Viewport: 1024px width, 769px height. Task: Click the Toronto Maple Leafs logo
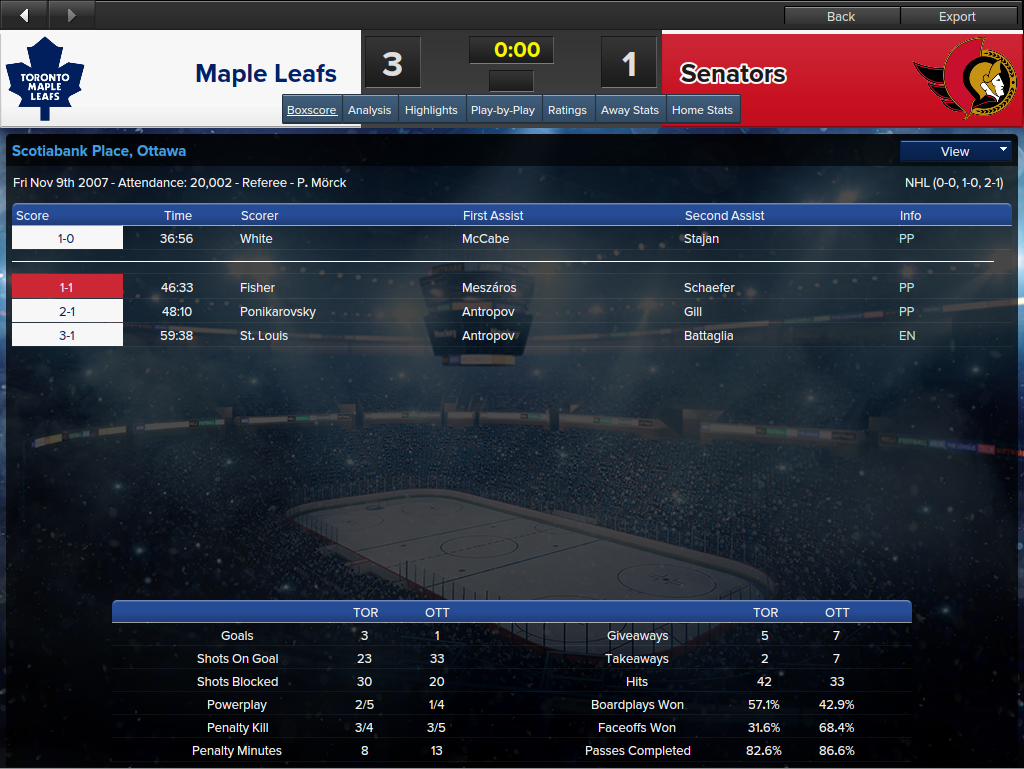45,79
